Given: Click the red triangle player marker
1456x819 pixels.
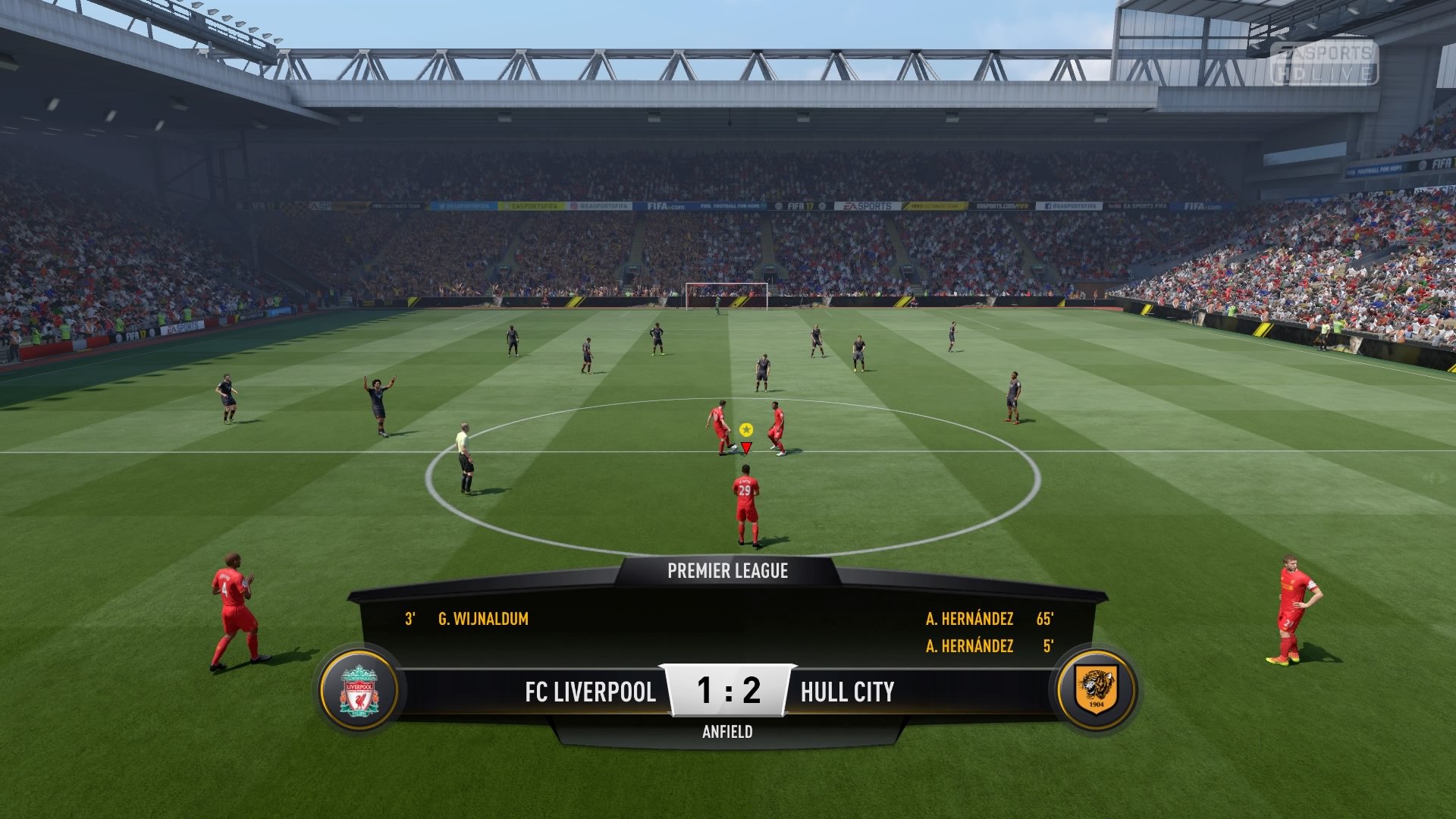Looking at the screenshot, I should pyautogui.click(x=745, y=447).
